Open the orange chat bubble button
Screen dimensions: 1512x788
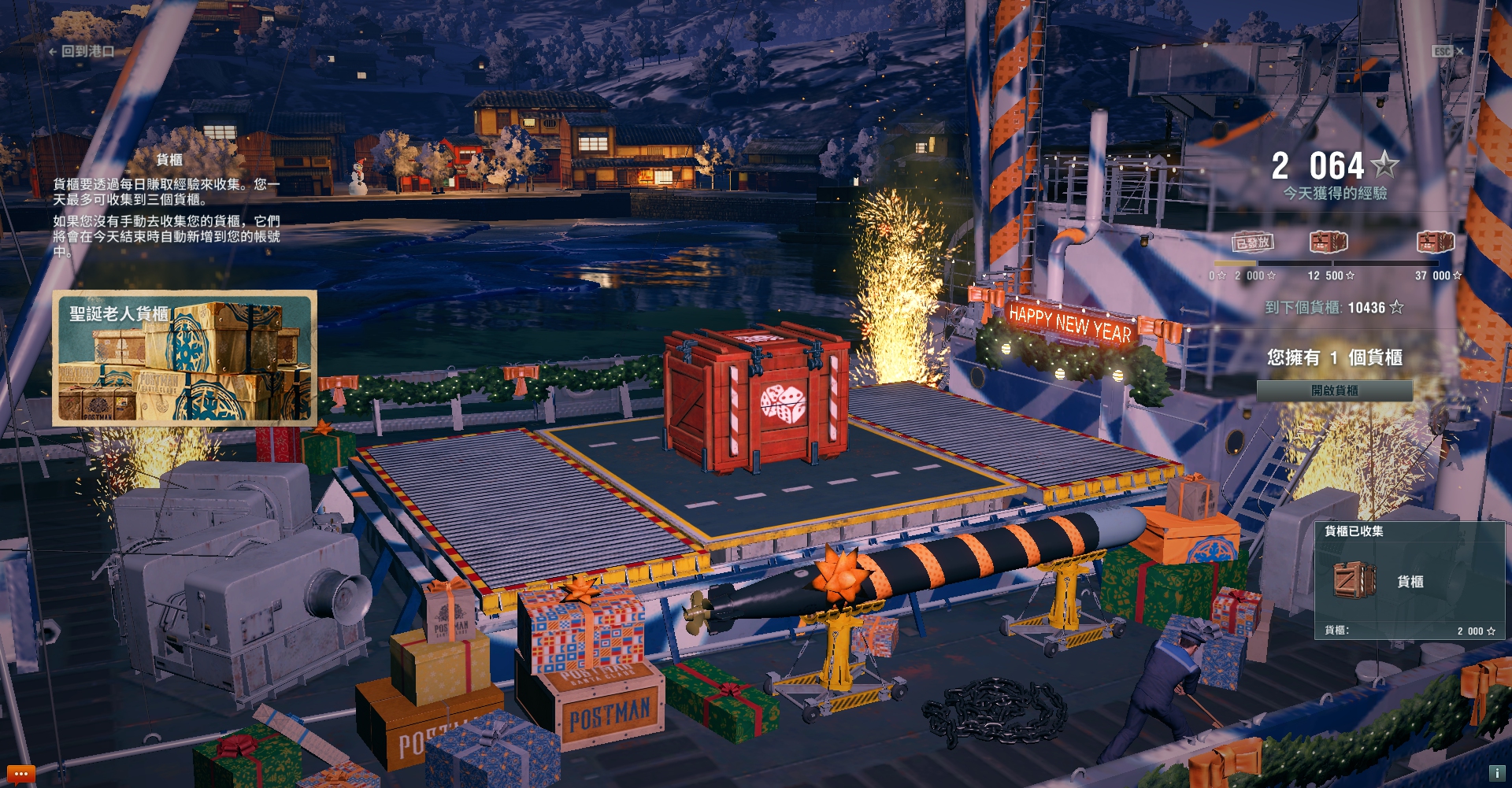click(x=20, y=774)
